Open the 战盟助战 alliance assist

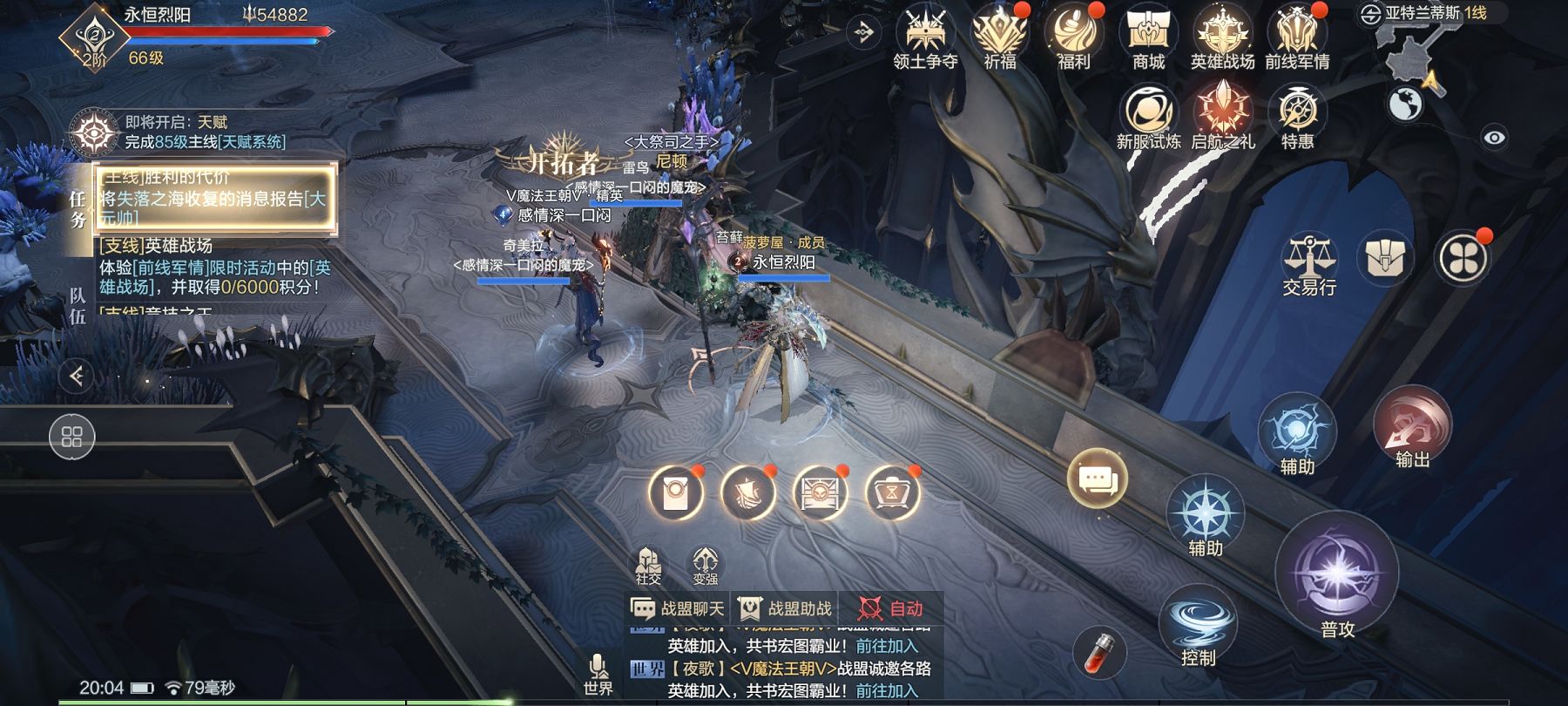point(785,608)
